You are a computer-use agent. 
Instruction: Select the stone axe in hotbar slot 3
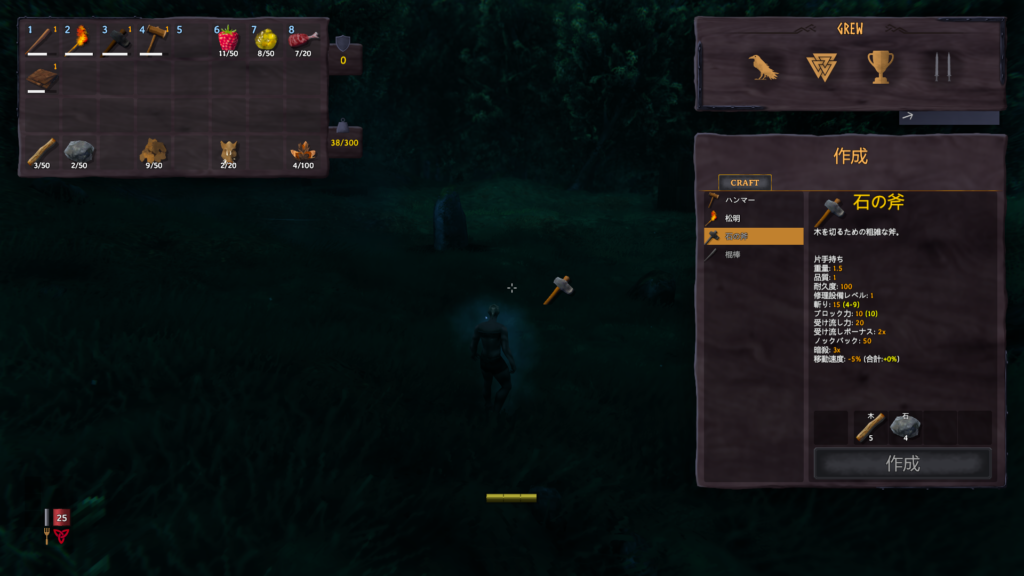pos(116,41)
